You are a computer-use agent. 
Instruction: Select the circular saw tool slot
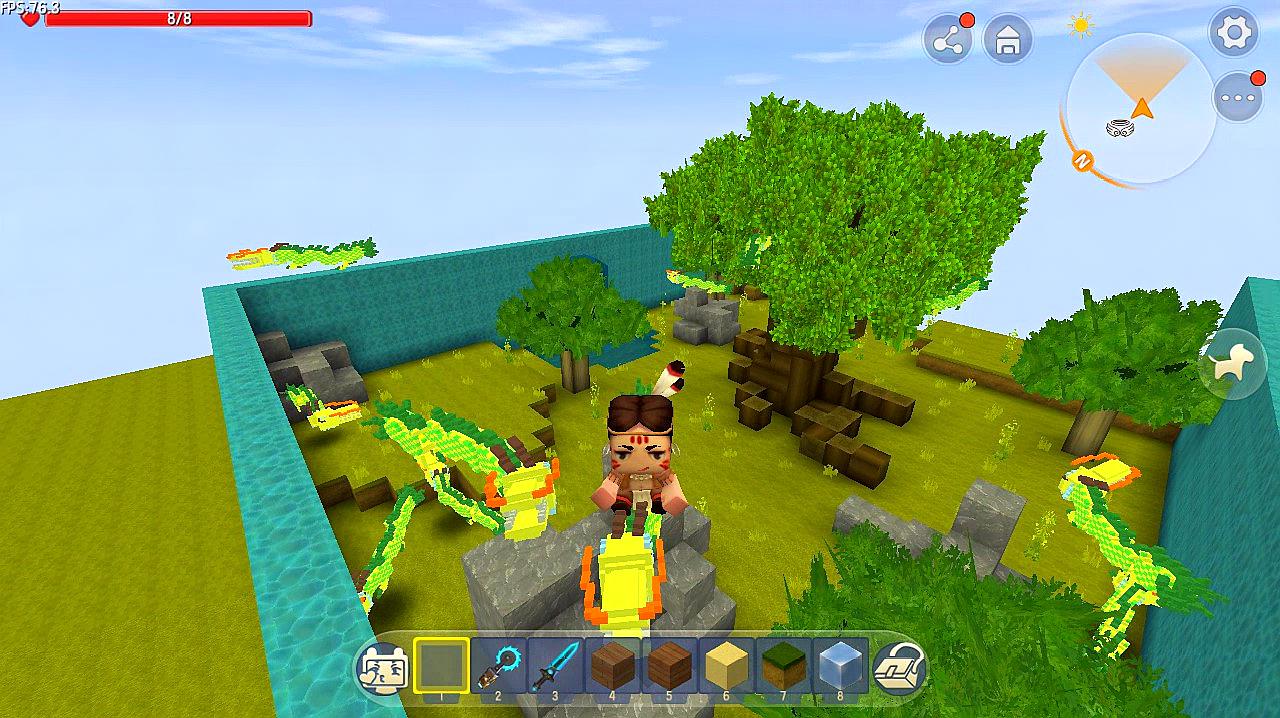pyautogui.click(x=498, y=665)
